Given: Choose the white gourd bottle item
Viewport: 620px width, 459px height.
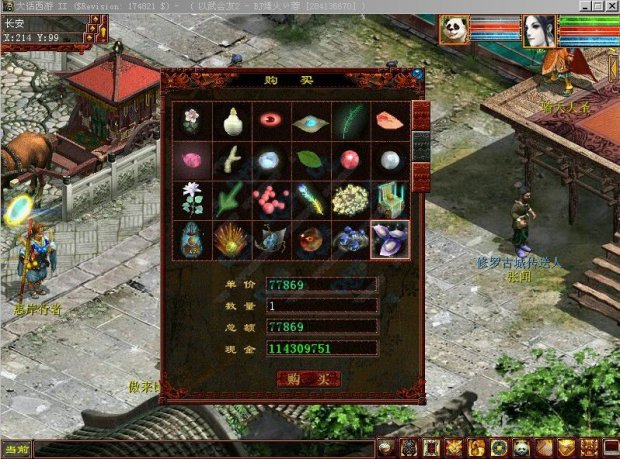Looking at the screenshot, I should tap(232, 121).
